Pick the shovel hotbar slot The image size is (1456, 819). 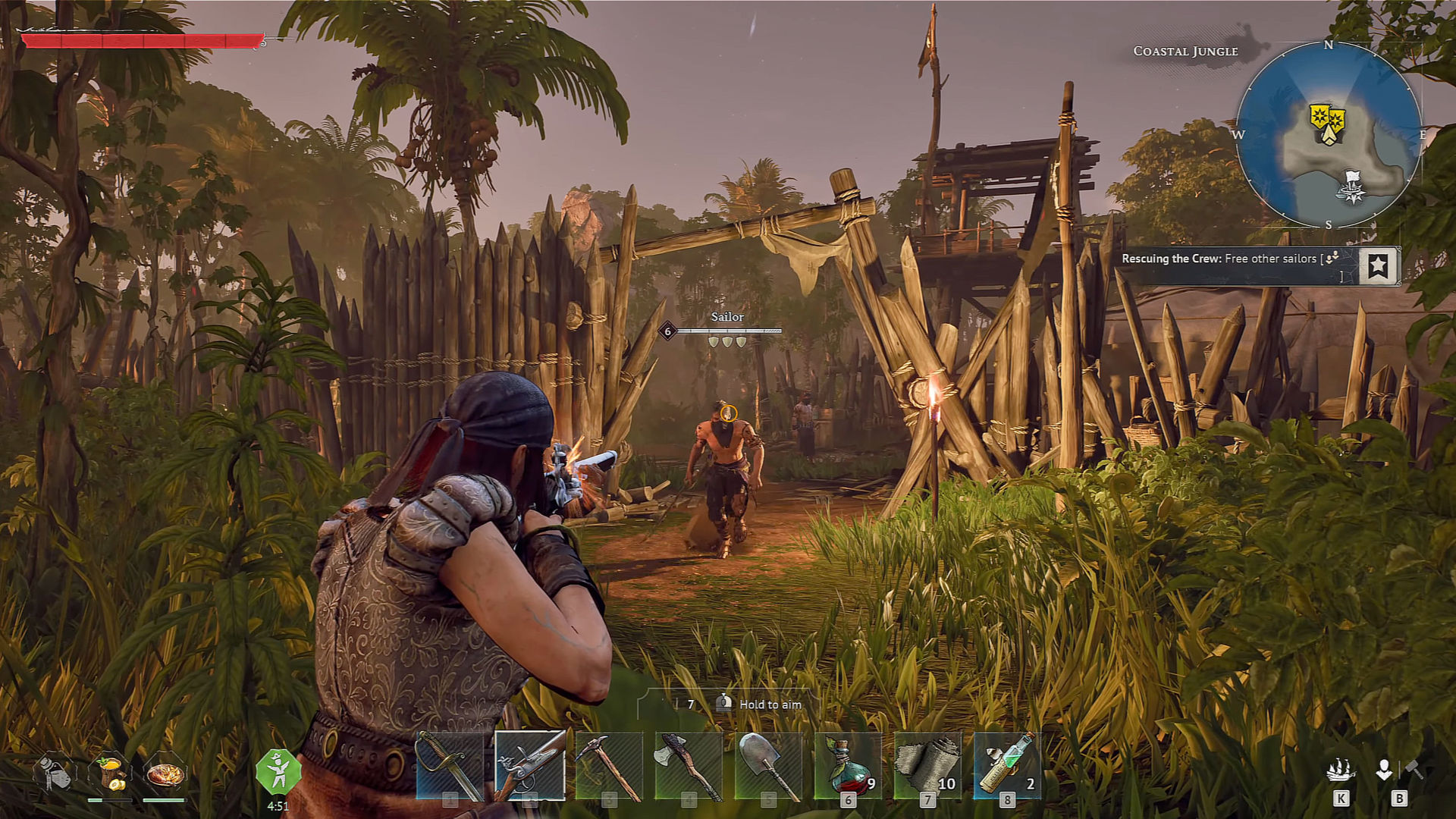(x=768, y=766)
